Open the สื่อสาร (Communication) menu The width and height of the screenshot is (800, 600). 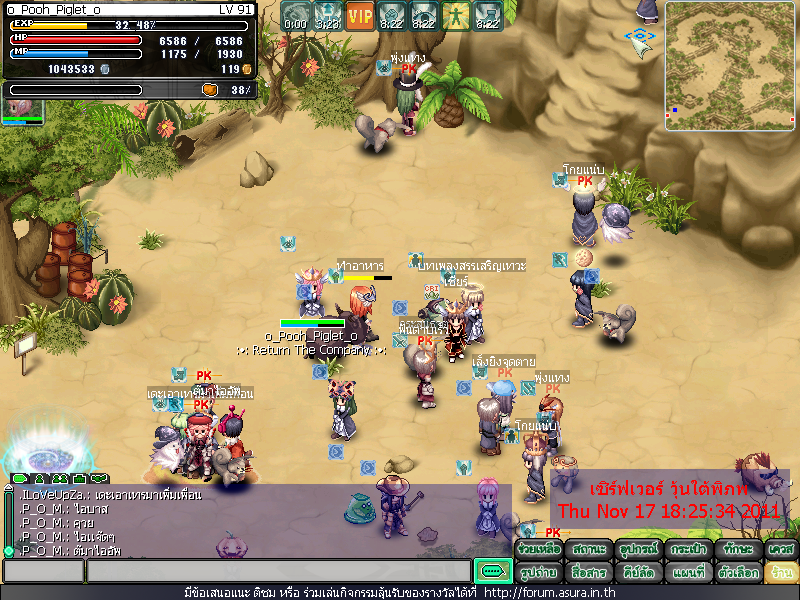tap(587, 573)
